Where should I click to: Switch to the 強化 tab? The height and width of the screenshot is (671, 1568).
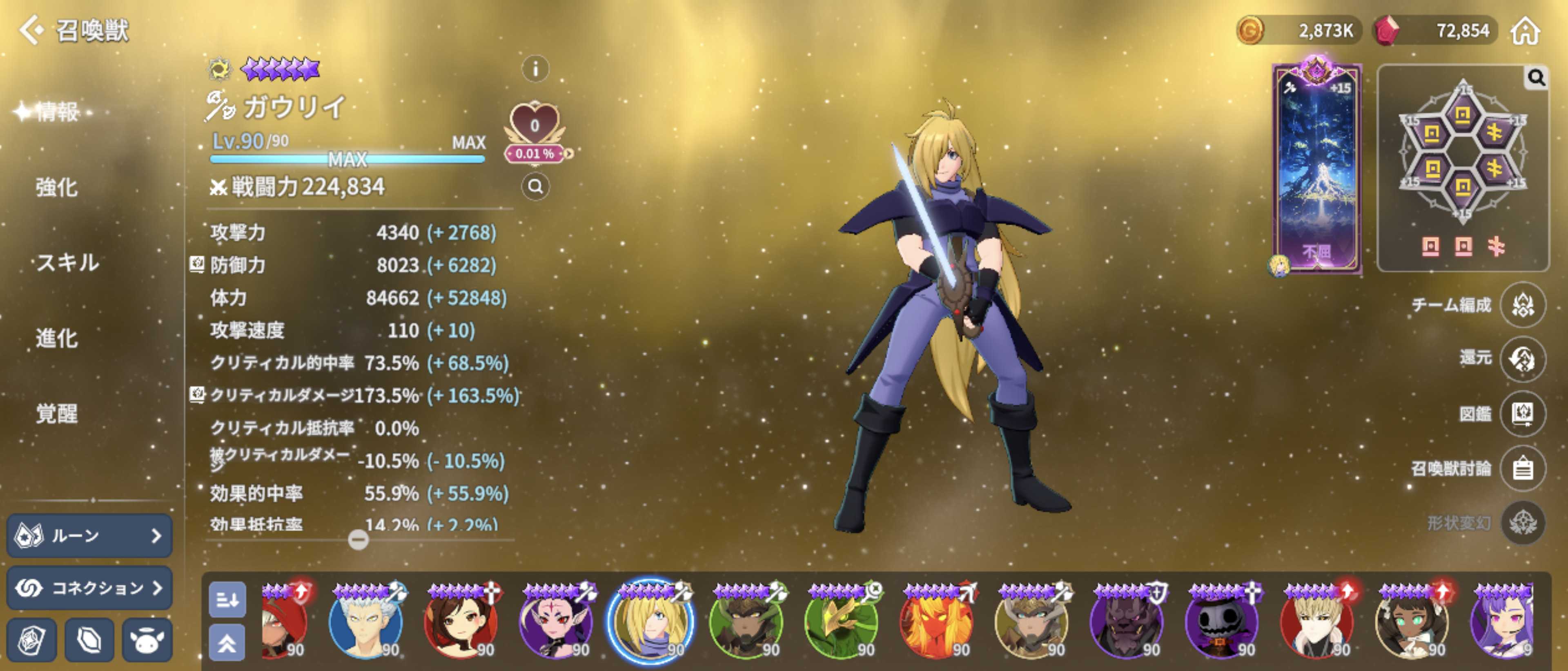pyautogui.click(x=57, y=187)
